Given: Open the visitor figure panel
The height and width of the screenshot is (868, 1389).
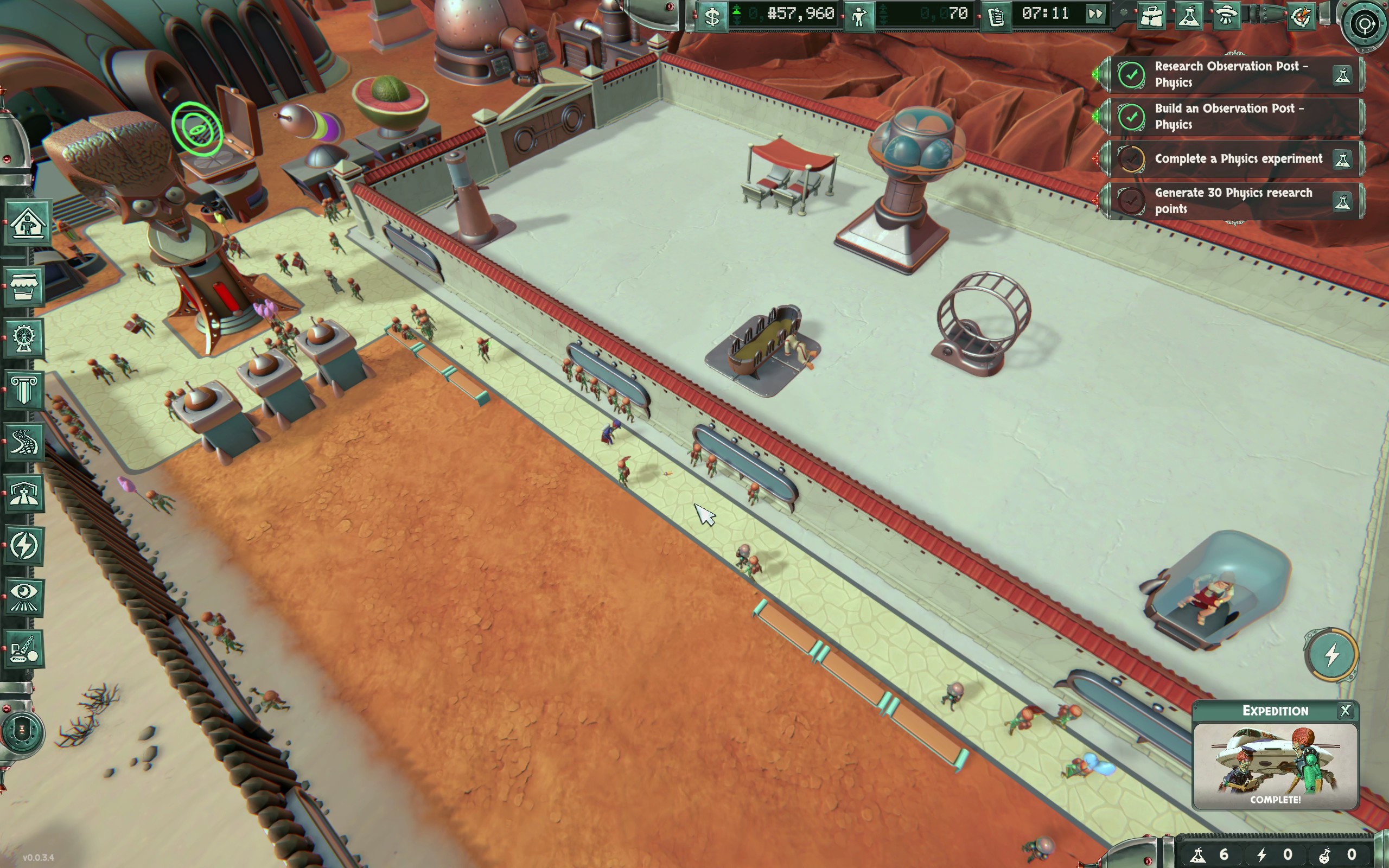Looking at the screenshot, I should point(859,16).
